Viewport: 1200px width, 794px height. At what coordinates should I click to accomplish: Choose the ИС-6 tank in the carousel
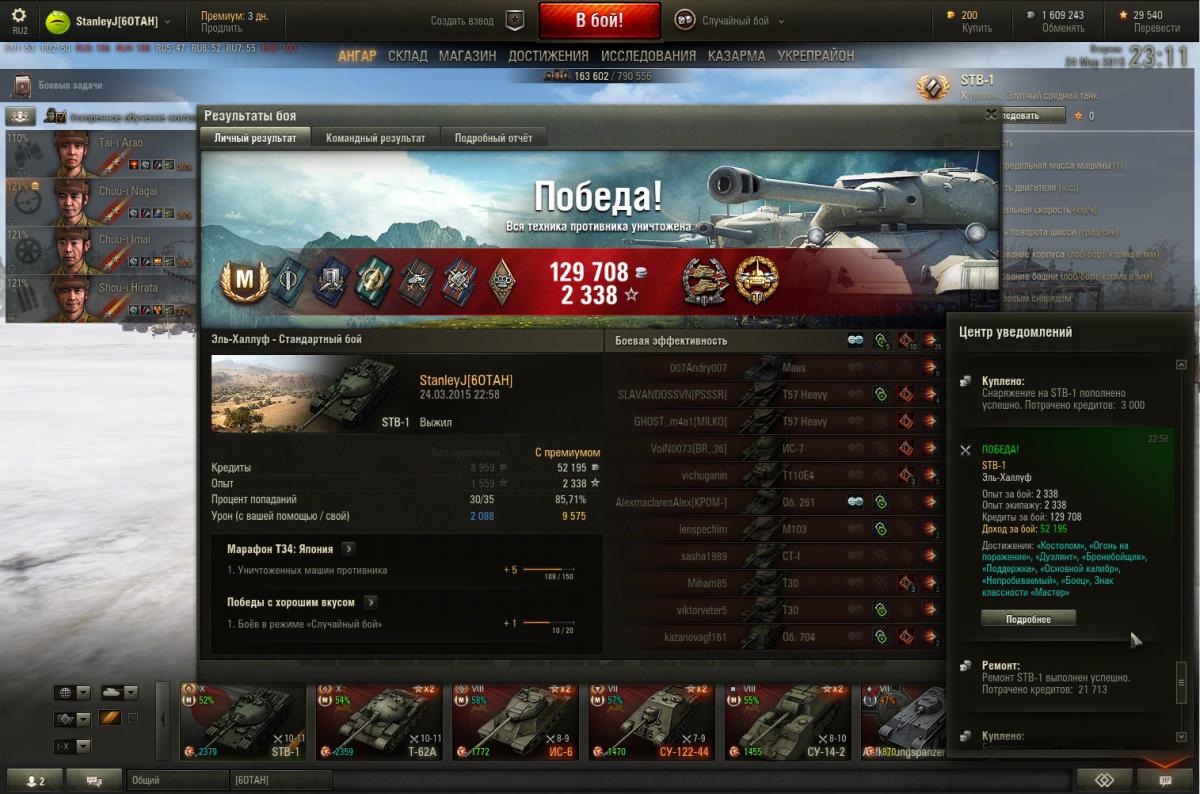[514, 720]
